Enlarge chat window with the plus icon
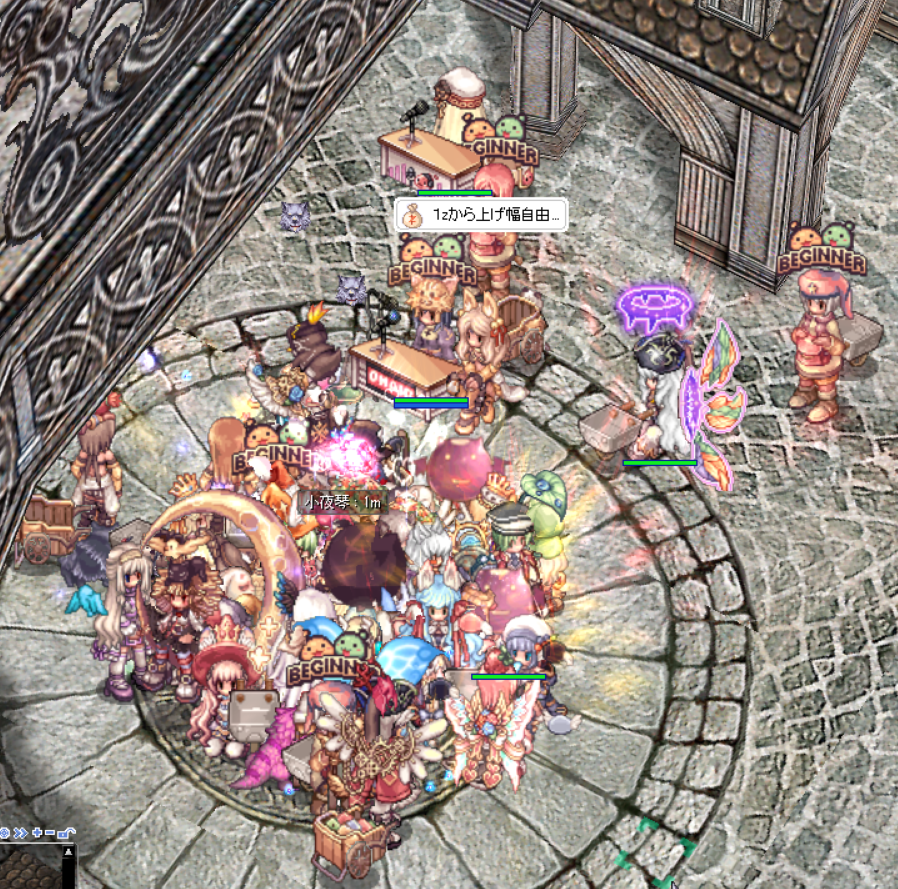Viewport: 898px width, 889px height. [x=36, y=832]
